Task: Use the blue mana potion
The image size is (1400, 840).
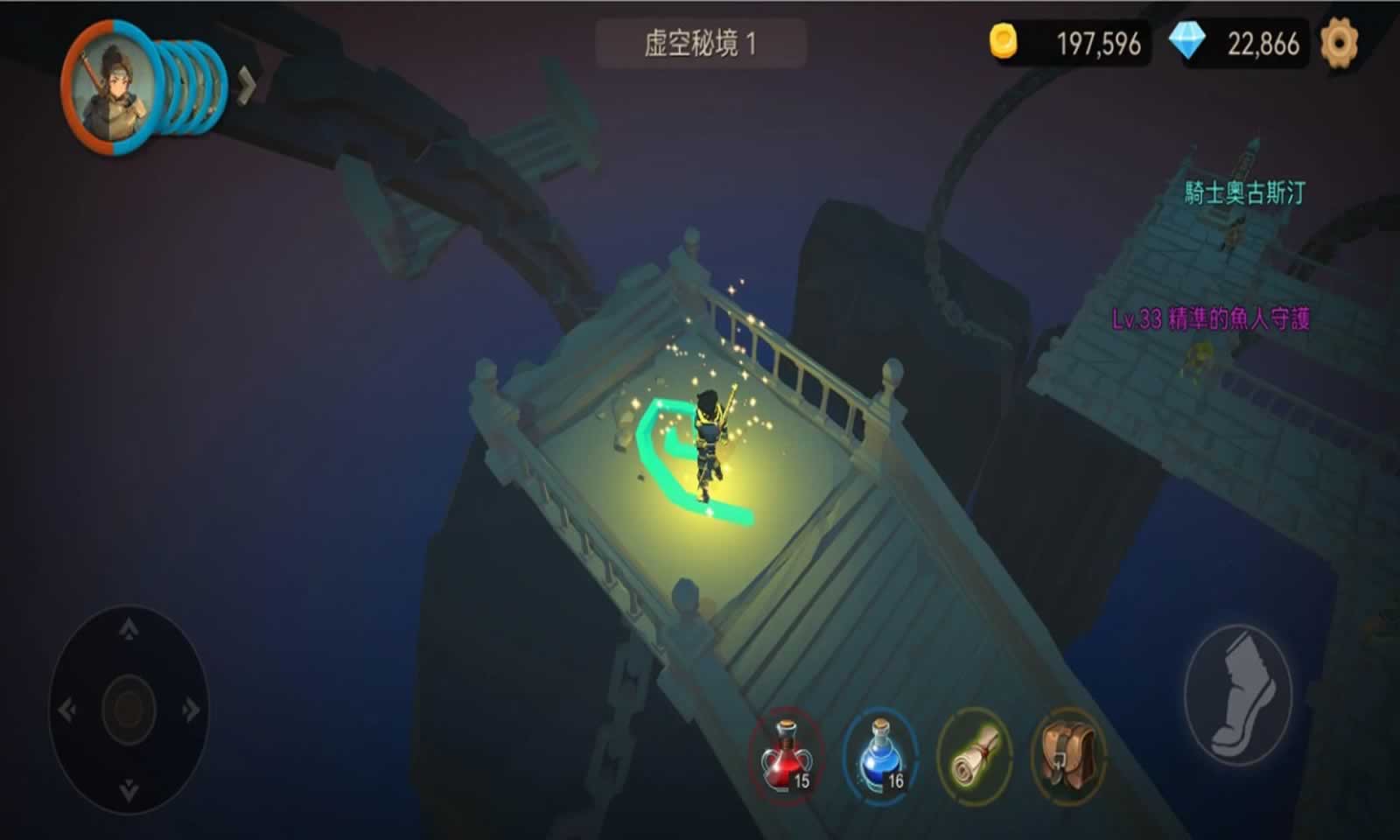Action: coord(879,759)
